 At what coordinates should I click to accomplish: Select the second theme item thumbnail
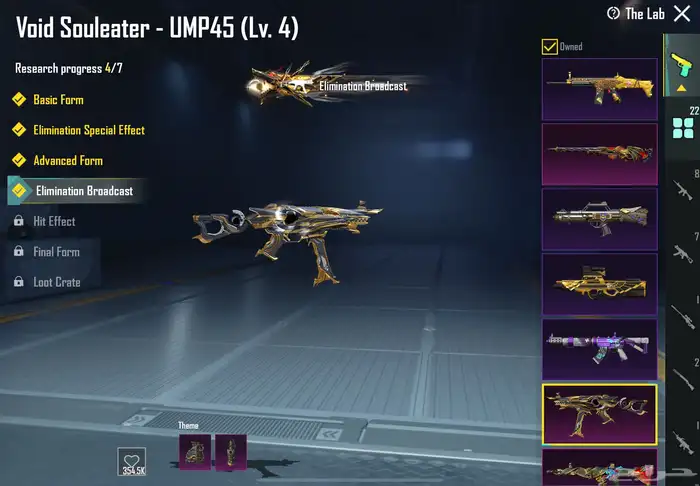tap(230, 451)
